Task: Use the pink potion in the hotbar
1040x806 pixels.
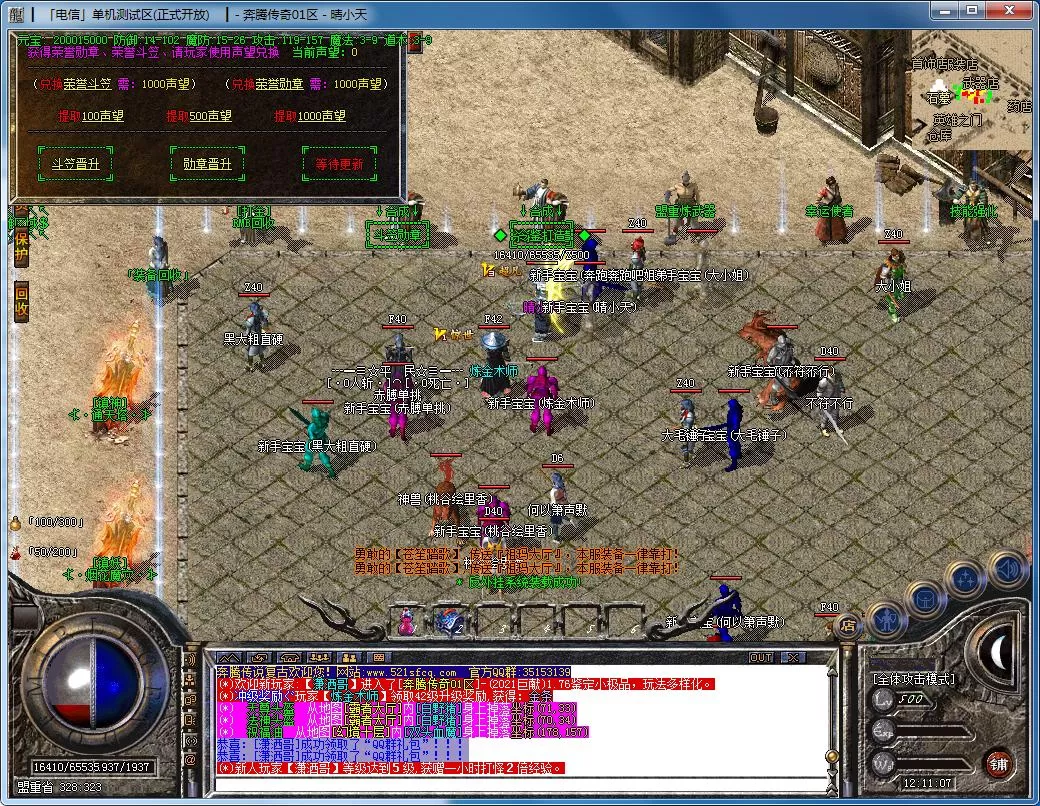Action: point(407,622)
